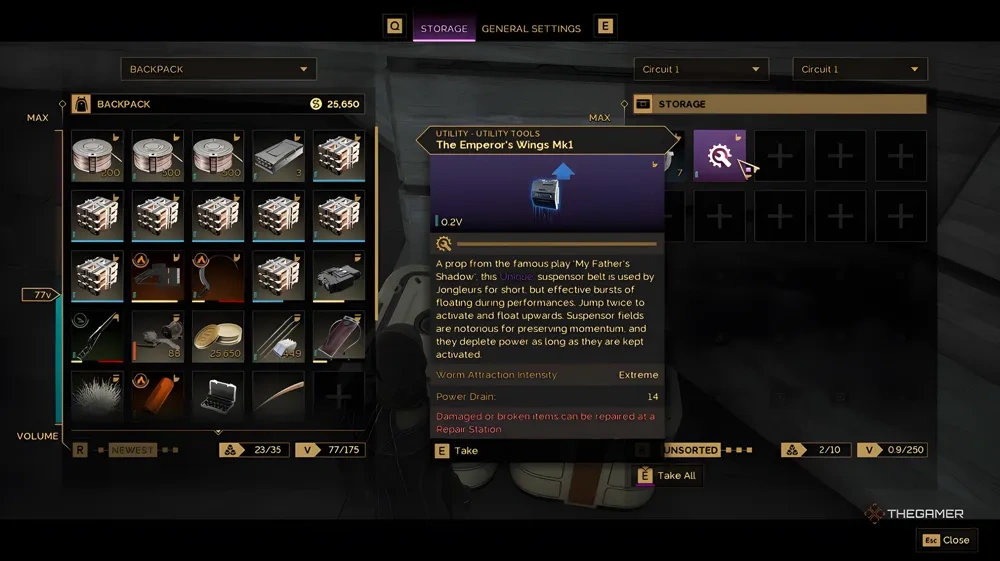Select the Solari coin tin slot
The width and height of the screenshot is (1000, 561).
(218, 335)
